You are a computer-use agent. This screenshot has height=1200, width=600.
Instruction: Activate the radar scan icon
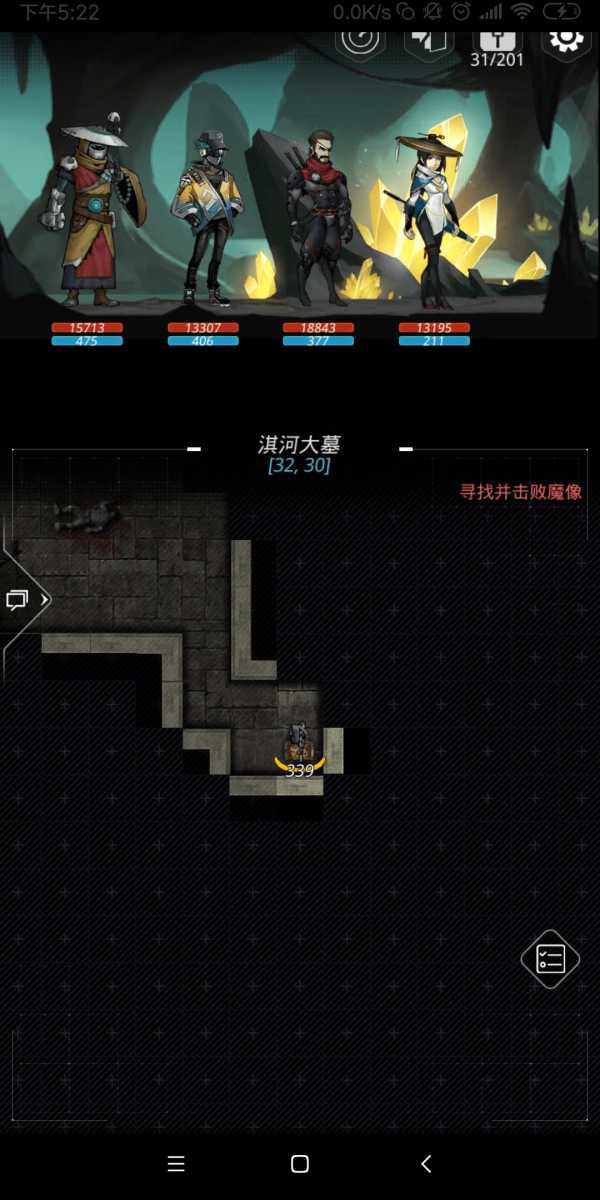(360, 40)
